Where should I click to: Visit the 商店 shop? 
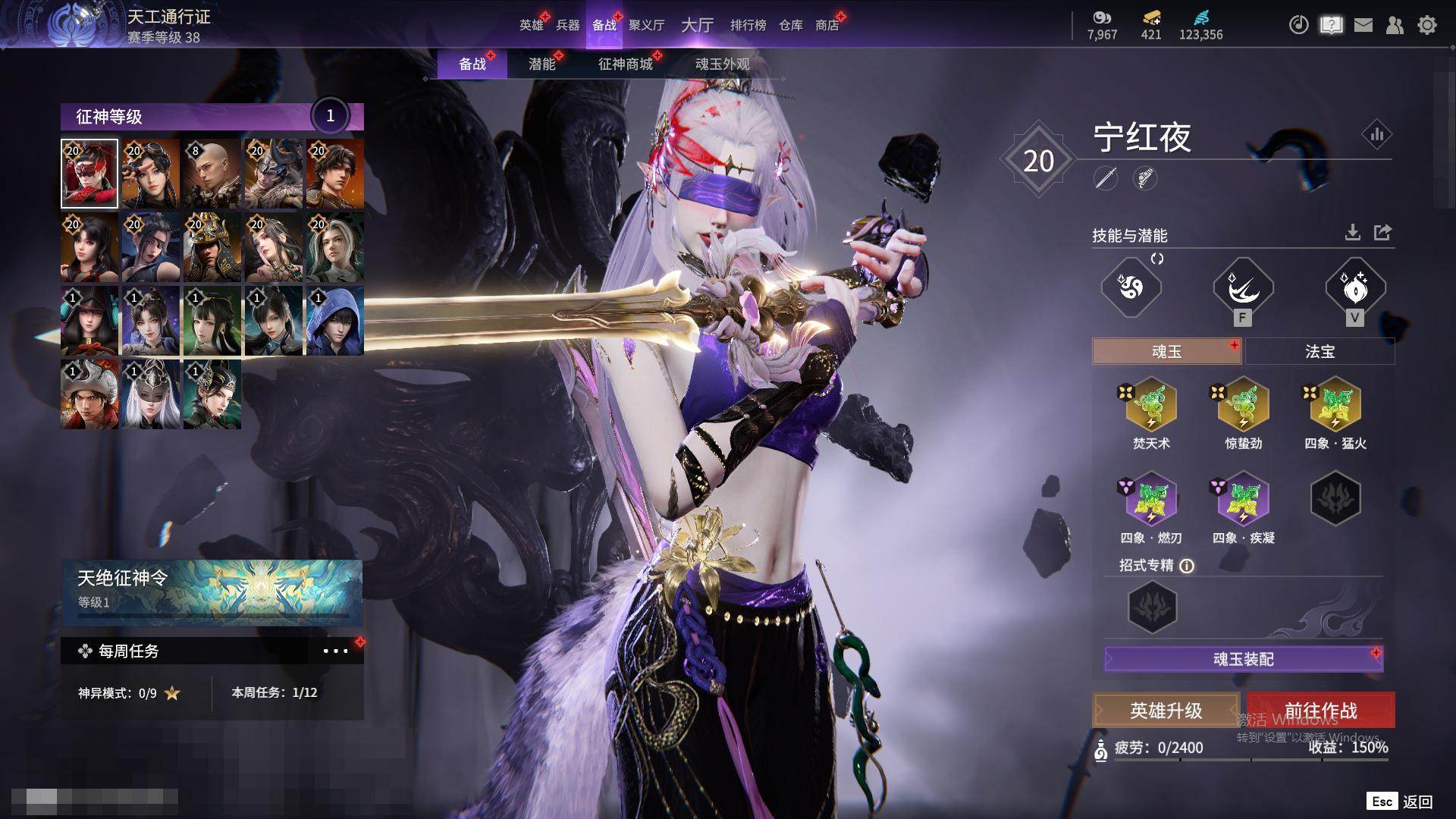tap(827, 25)
